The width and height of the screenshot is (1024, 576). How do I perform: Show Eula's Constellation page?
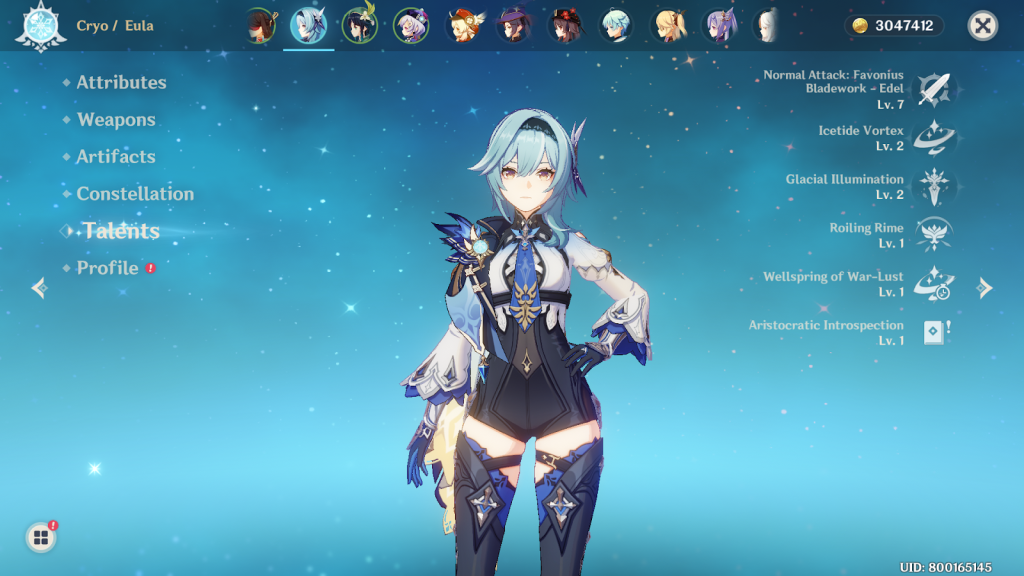pos(135,194)
